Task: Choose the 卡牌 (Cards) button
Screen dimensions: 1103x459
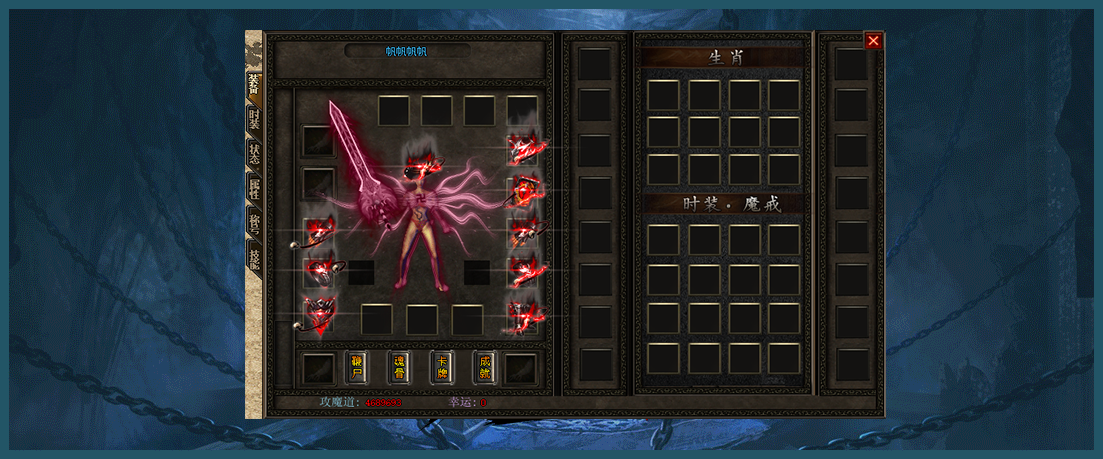Action: tap(442, 367)
